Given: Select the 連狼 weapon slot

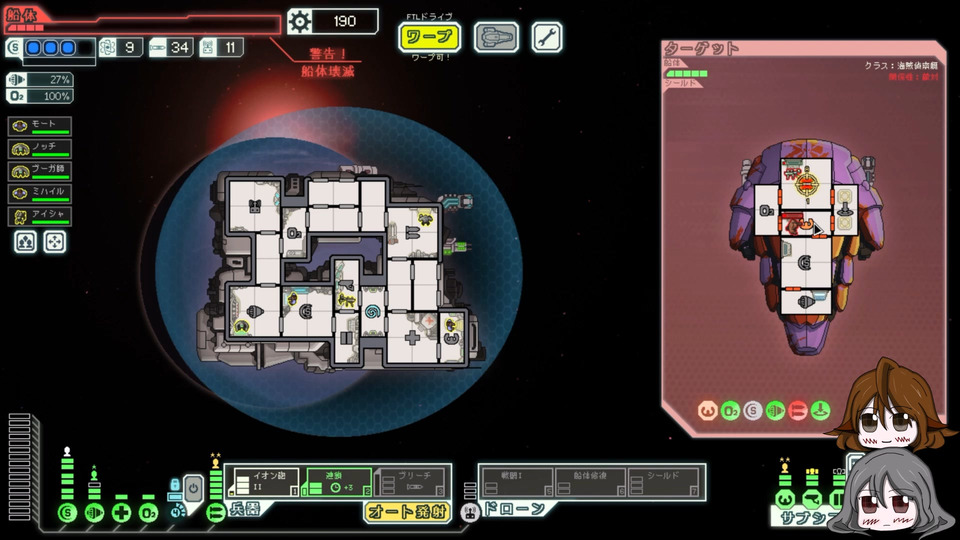Looking at the screenshot, I should pos(336,481).
